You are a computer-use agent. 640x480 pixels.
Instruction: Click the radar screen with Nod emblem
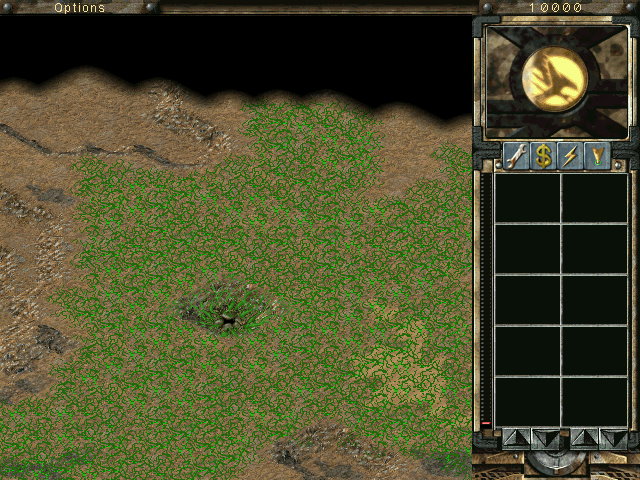point(555,80)
